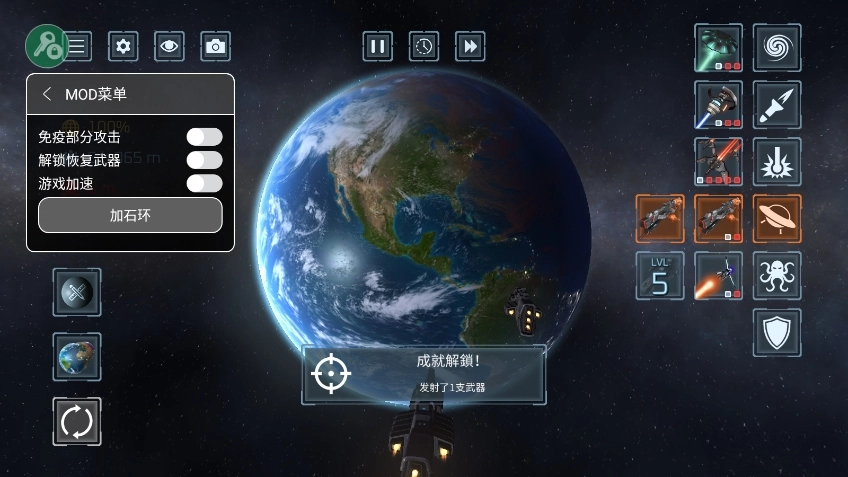Viewport: 848px width, 477px height.
Task: Activate fast-forward speed
Action: (470, 46)
